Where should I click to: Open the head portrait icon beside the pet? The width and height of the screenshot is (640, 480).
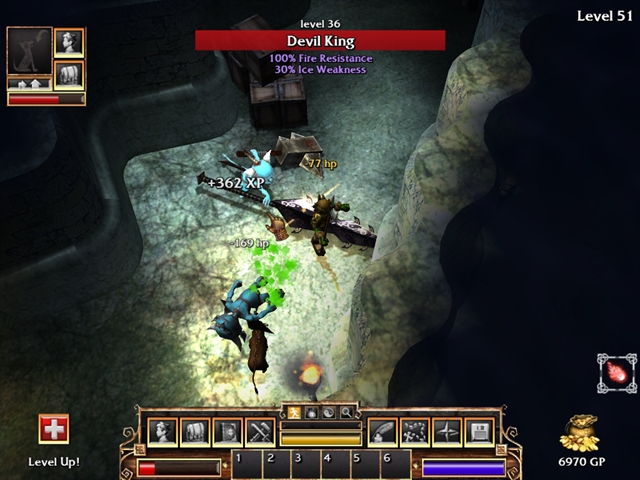click(x=69, y=43)
